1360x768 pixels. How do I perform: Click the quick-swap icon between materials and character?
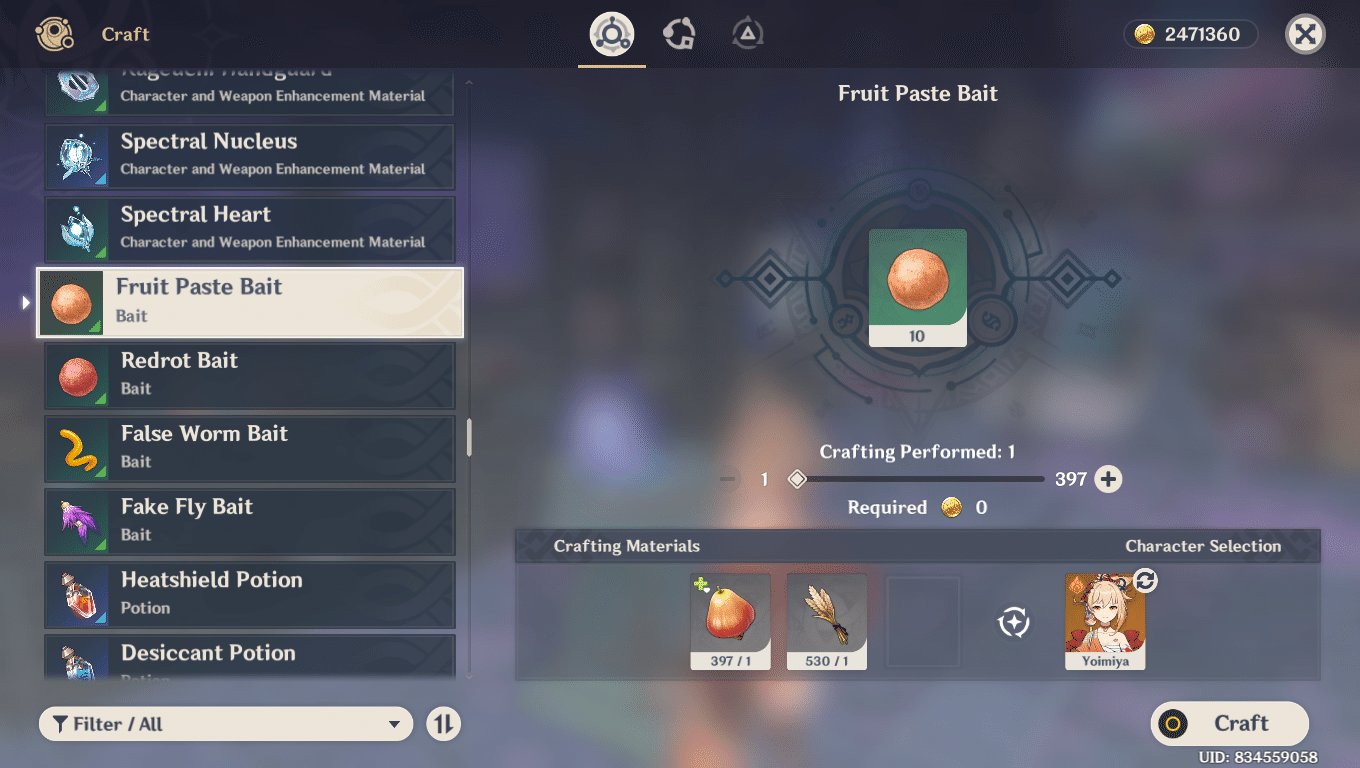click(1013, 622)
